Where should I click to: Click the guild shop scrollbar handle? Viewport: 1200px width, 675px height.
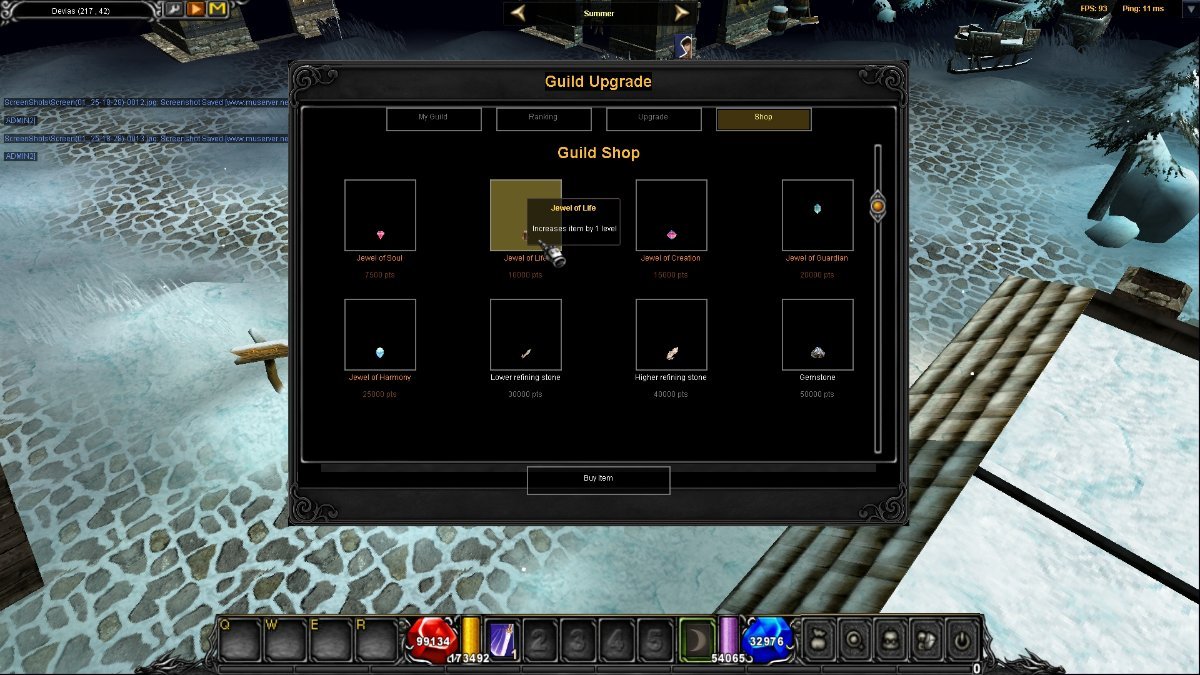(x=877, y=206)
